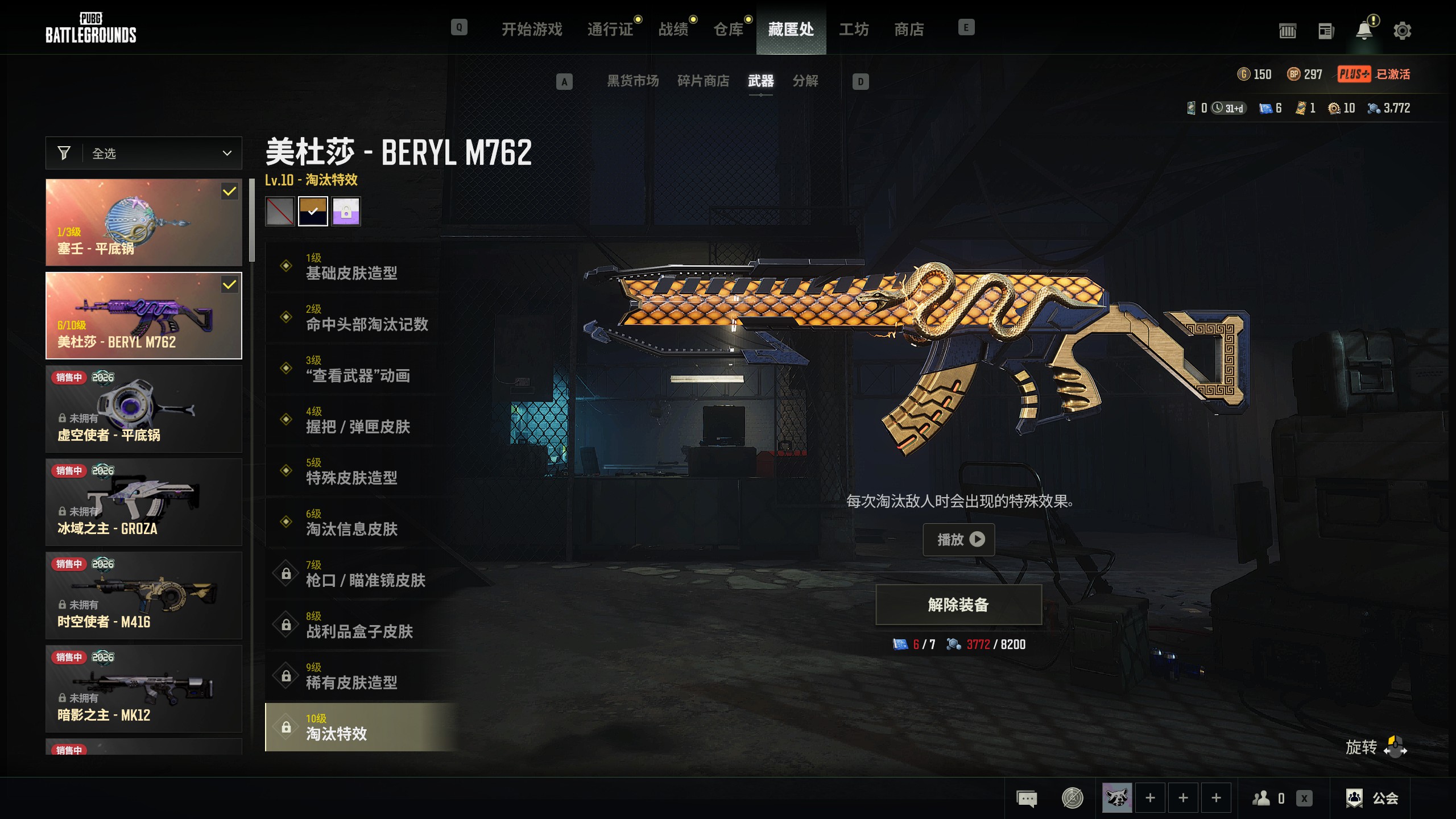Check the notification bell
The width and height of the screenshot is (1456, 819).
(1364, 31)
